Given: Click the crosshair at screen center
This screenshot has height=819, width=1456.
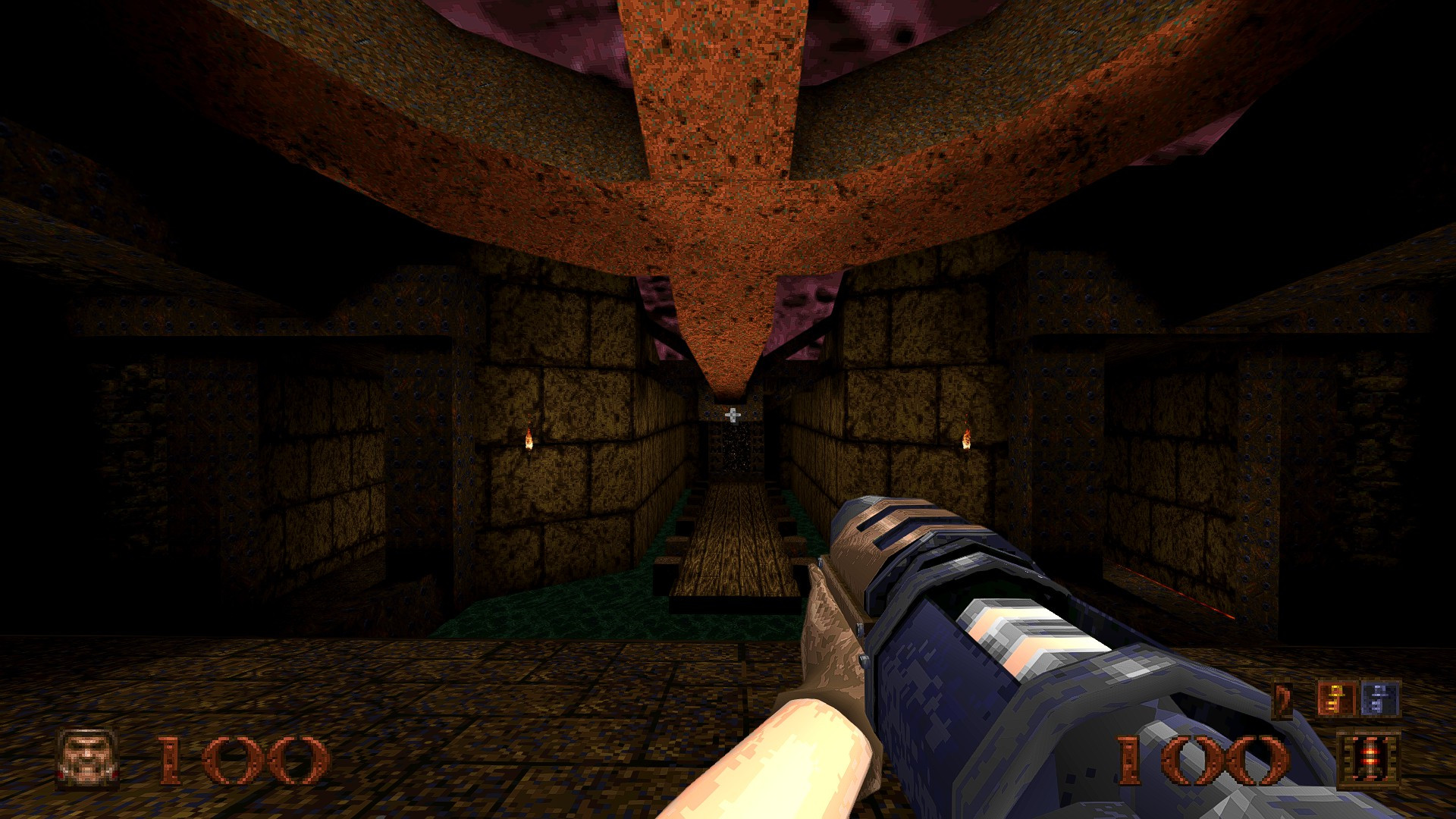Looking at the screenshot, I should coord(732,415).
